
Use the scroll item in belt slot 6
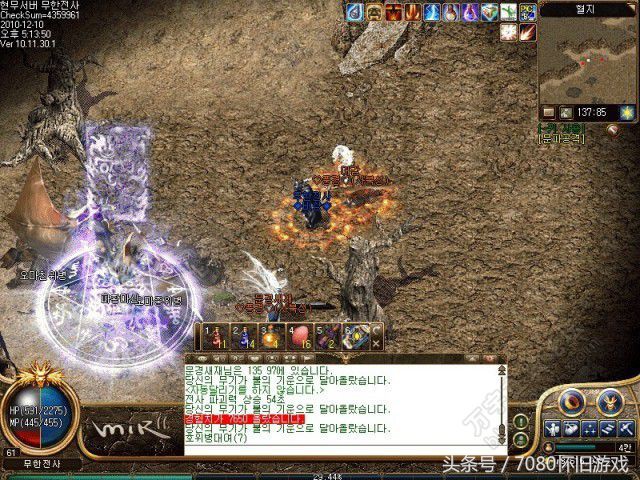(355, 336)
